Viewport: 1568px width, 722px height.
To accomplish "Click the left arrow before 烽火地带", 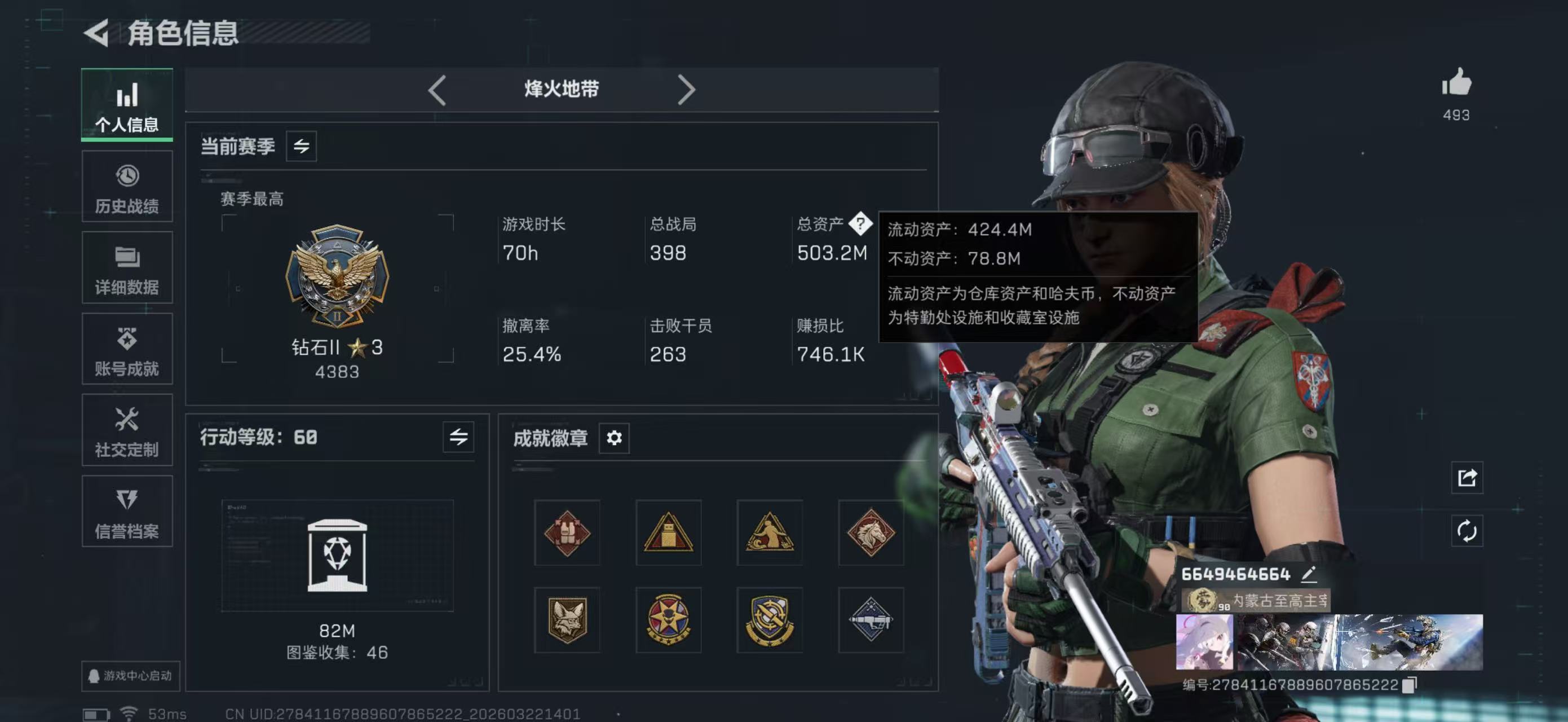I will point(437,90).
